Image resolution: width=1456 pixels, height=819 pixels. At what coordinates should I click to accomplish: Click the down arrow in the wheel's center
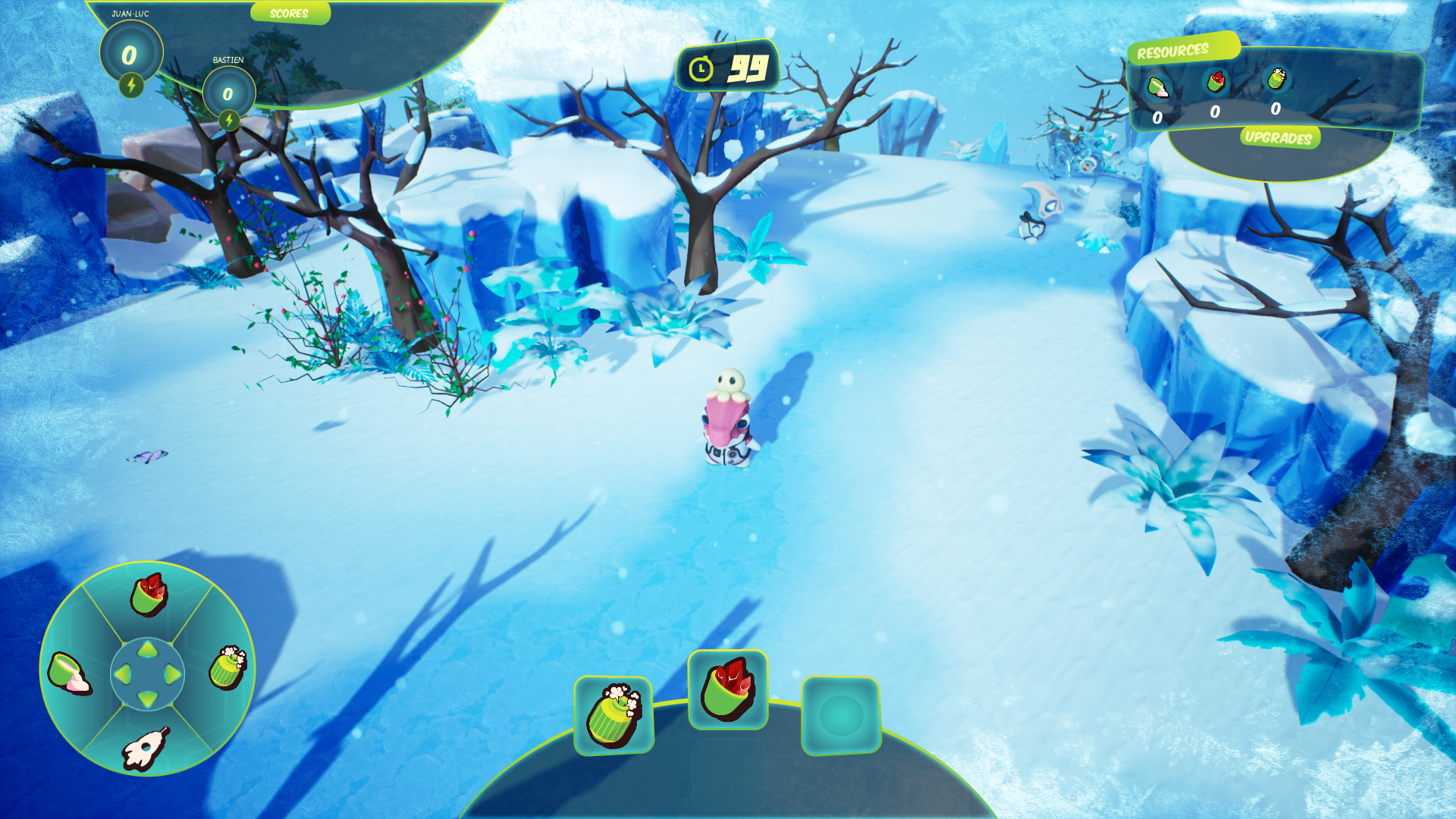pos(148,698)
